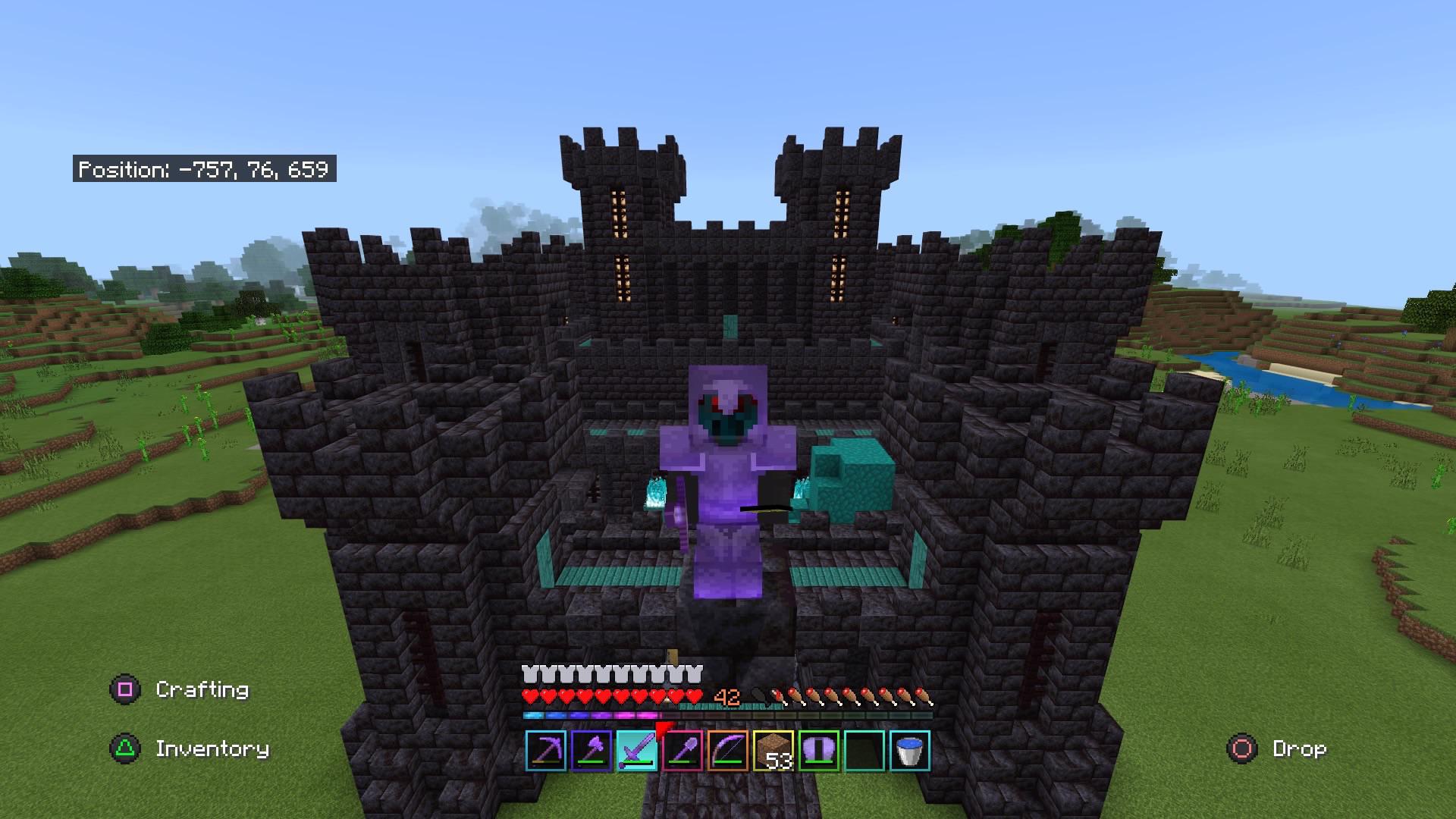
Task: Click the pink square Crafting button icon
Action: [x=126, y=689]
